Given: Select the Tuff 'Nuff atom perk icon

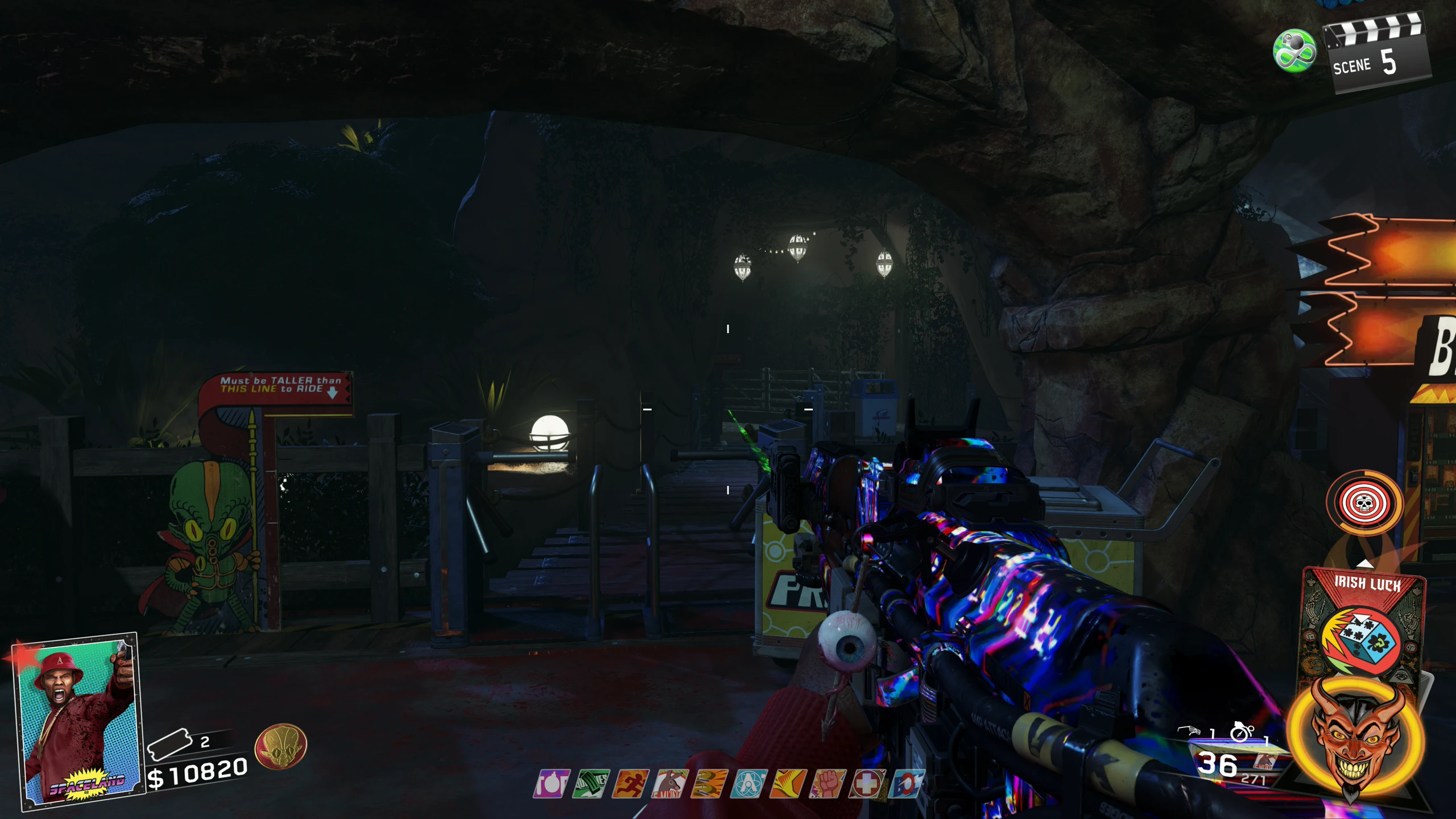Looking at the screenshot, I should pos(748,784).
